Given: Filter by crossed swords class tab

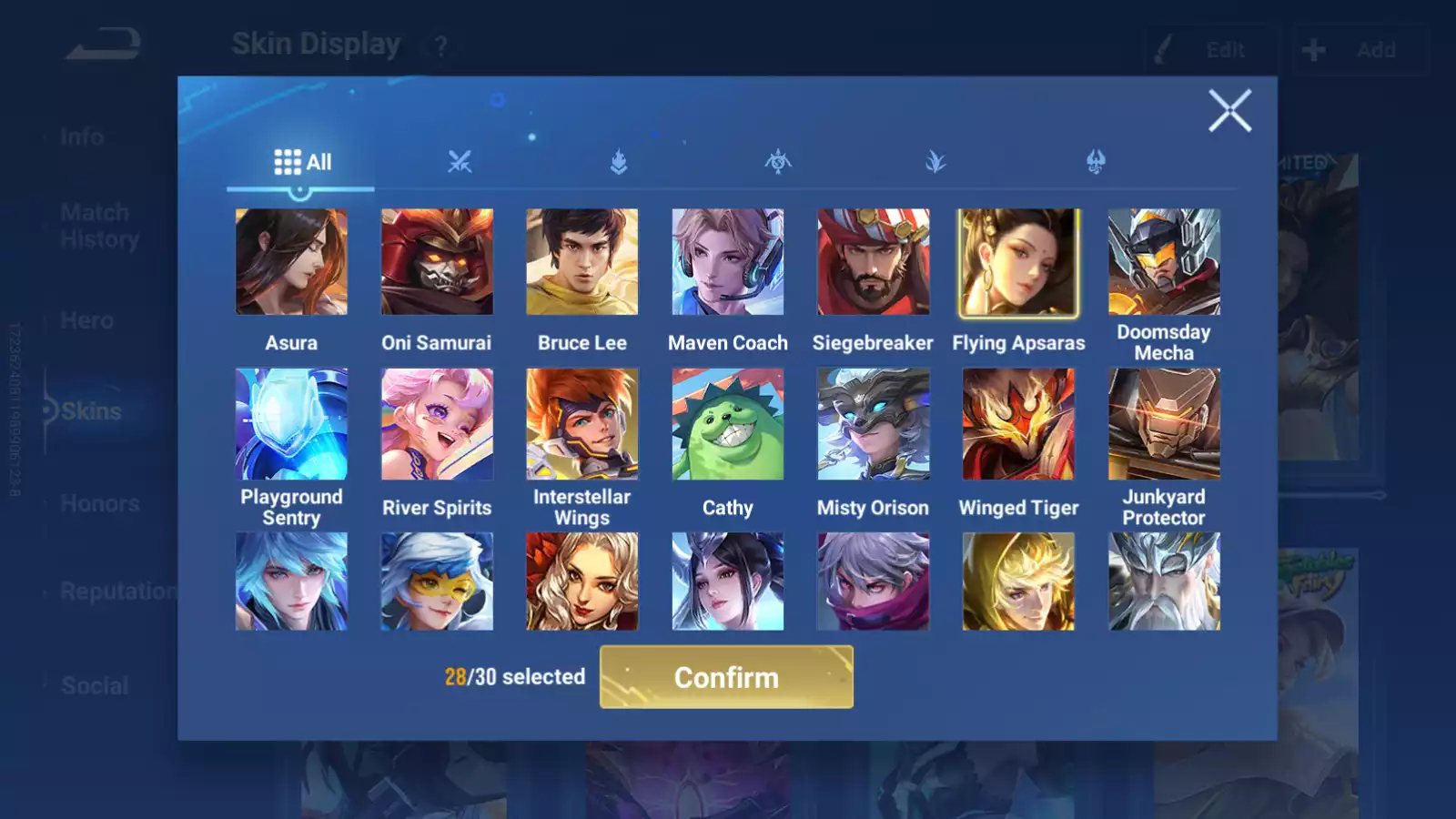Looking at the screenshot, I should tap(460, 162).
